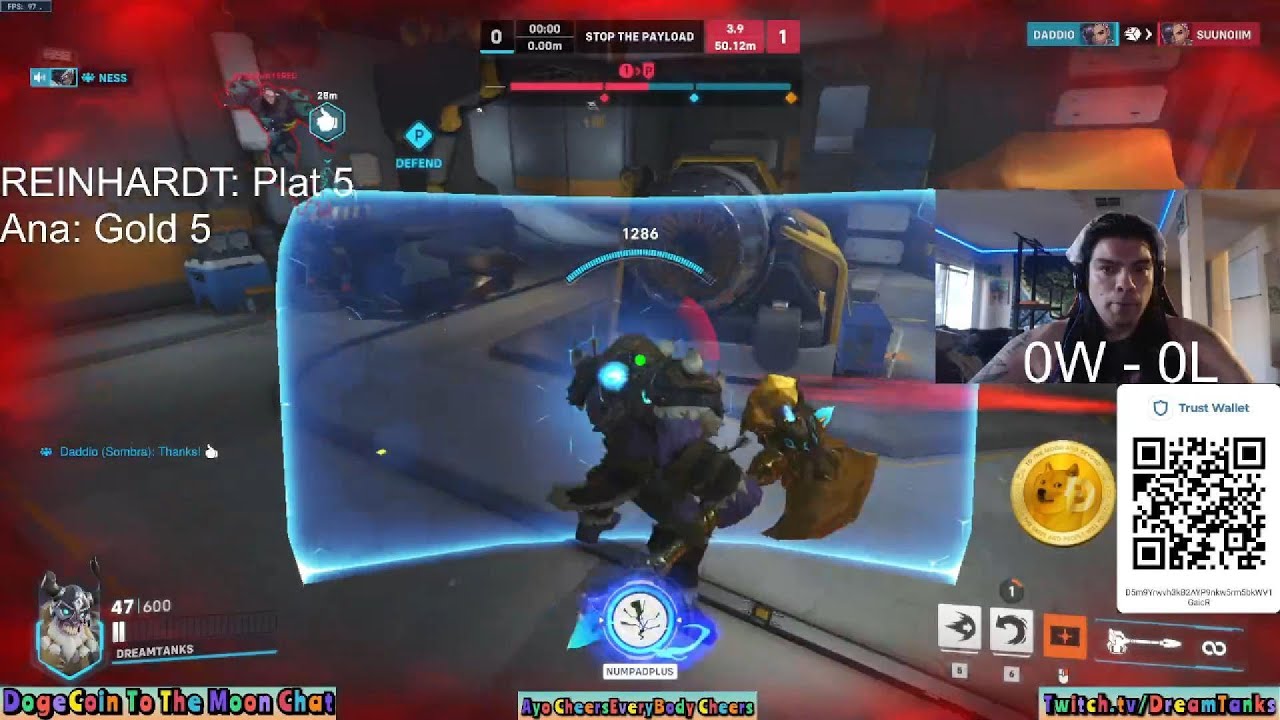
Task: Select the Defend payload objective marker
Action: point(418,136)
